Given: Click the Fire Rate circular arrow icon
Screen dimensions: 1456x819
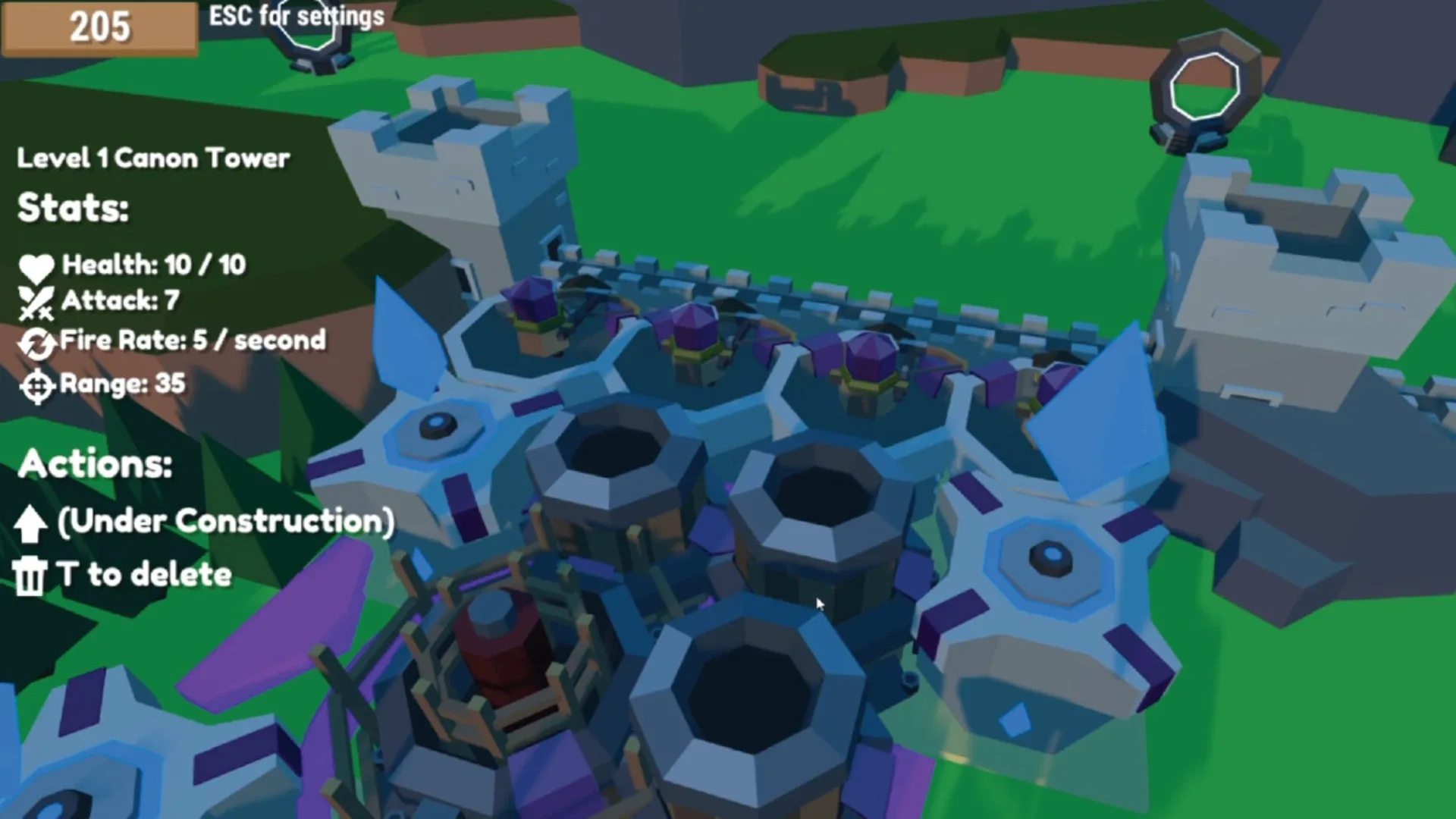Looking at the screenshot, I should tap(35, 341).
